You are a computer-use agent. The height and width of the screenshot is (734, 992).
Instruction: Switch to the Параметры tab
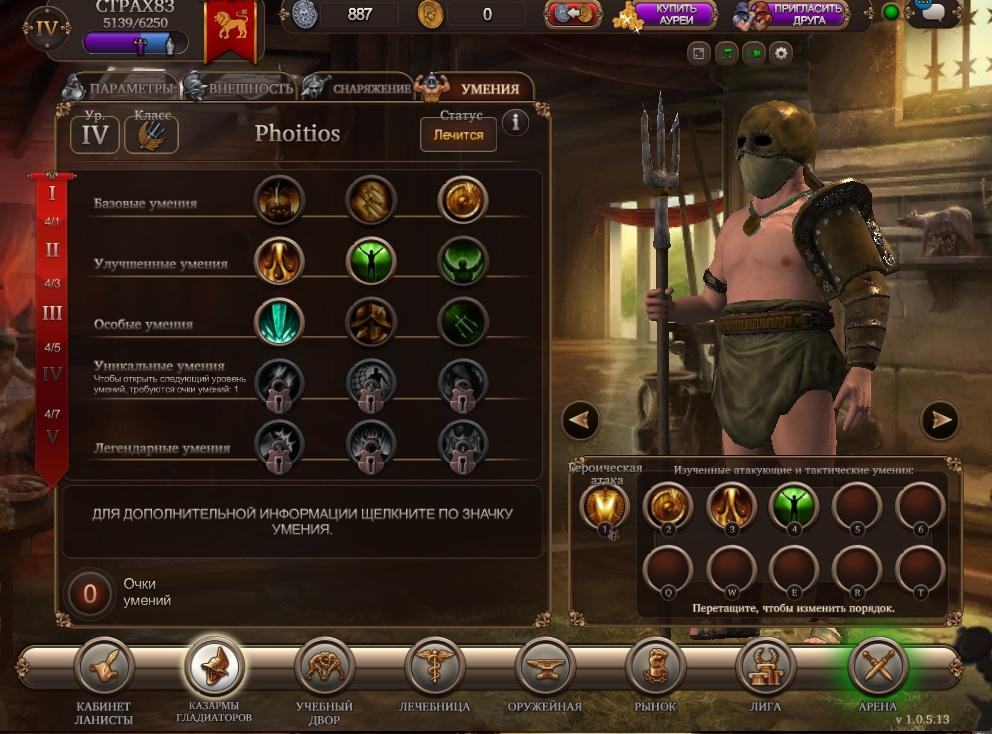[x=120, y=88]
